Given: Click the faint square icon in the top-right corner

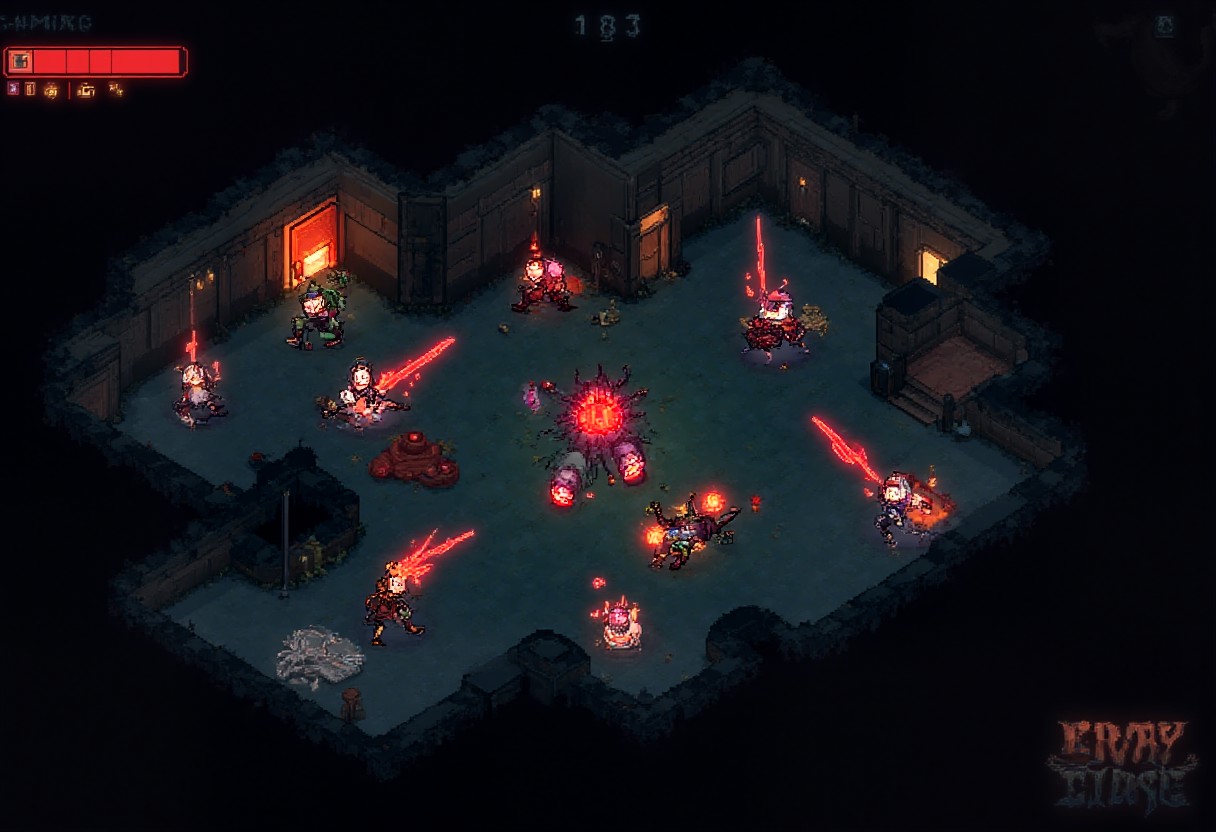Looking at the screenshot, I should [x=1165, y=27].
